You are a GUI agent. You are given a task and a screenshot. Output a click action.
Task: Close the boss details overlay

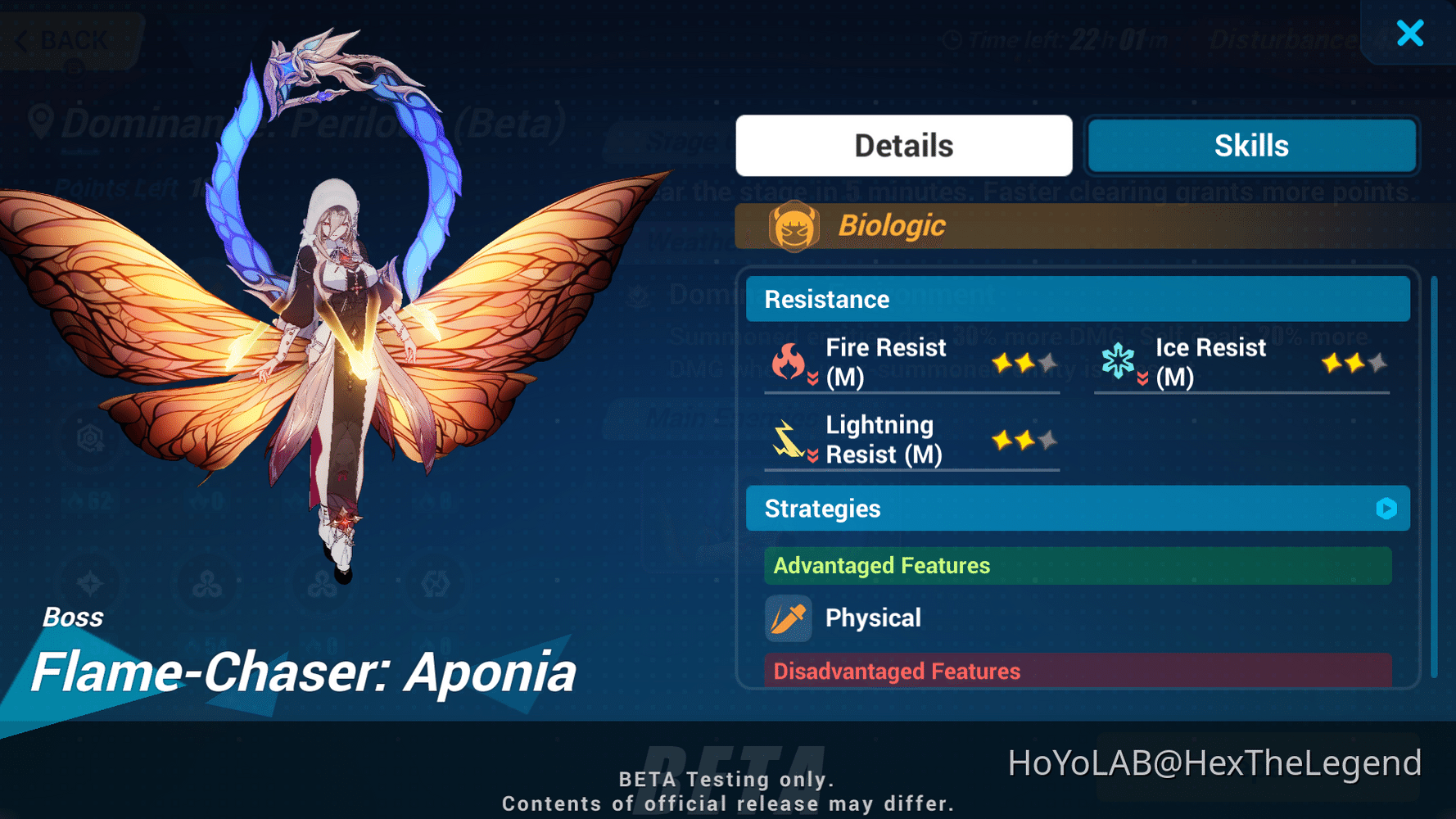pos(1410,34)
